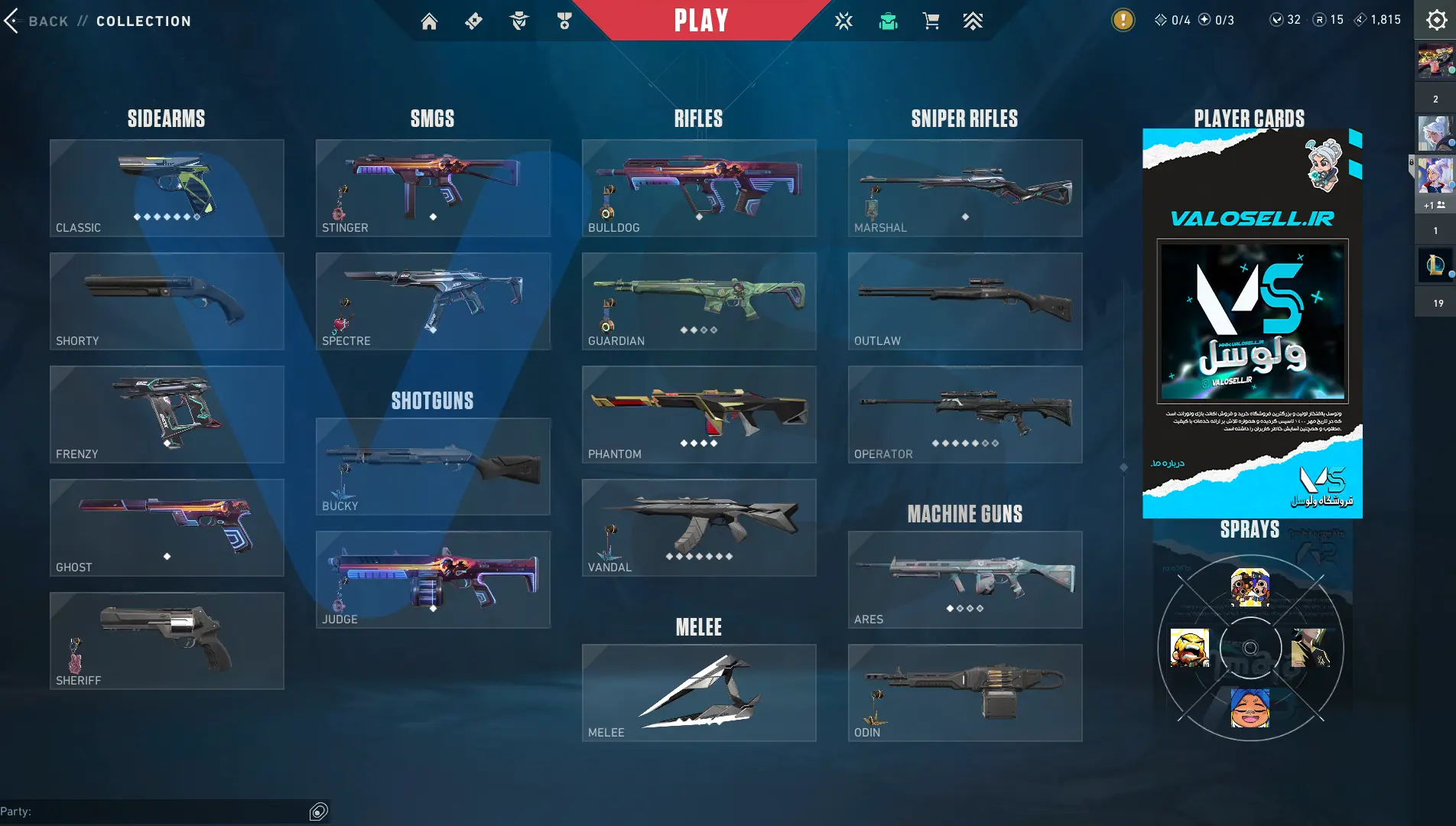Image resolution: width=1456 pixels, height=826 pixels.
Task: Open the Frenzy skin slot
Action: [x=167, y=415]
